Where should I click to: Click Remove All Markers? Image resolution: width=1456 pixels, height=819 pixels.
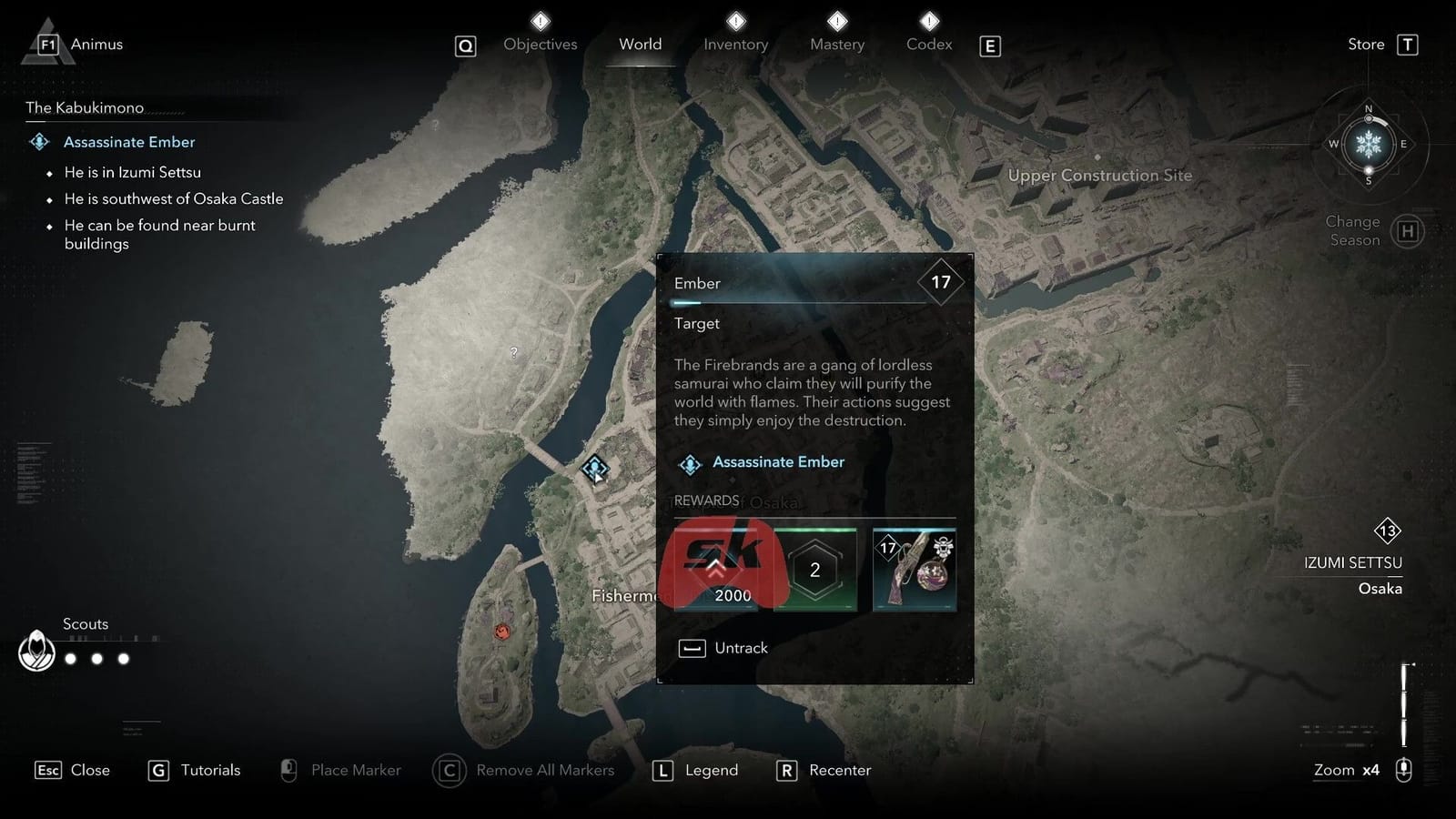click(544, 770)
